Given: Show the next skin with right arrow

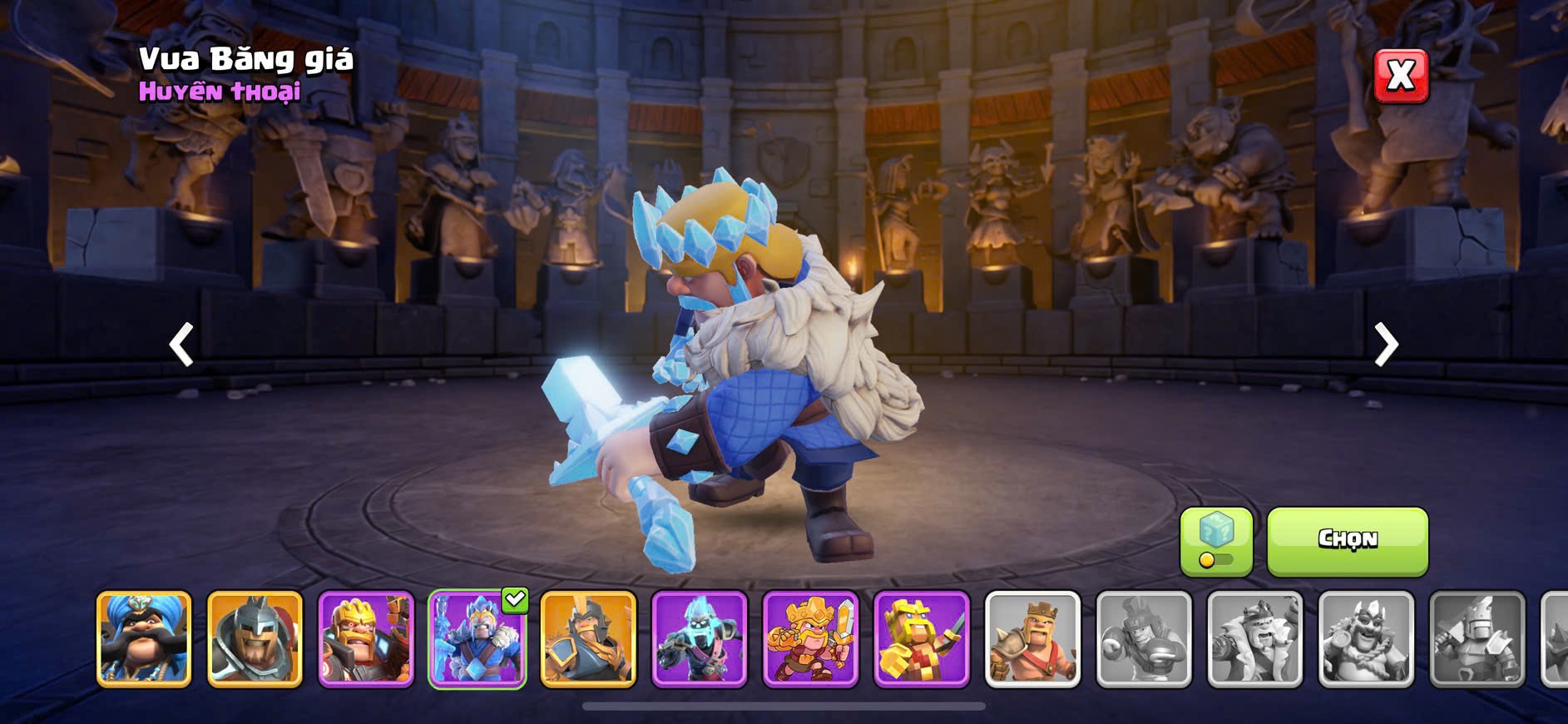Looking at the screenshot, I should (1386, 345).
